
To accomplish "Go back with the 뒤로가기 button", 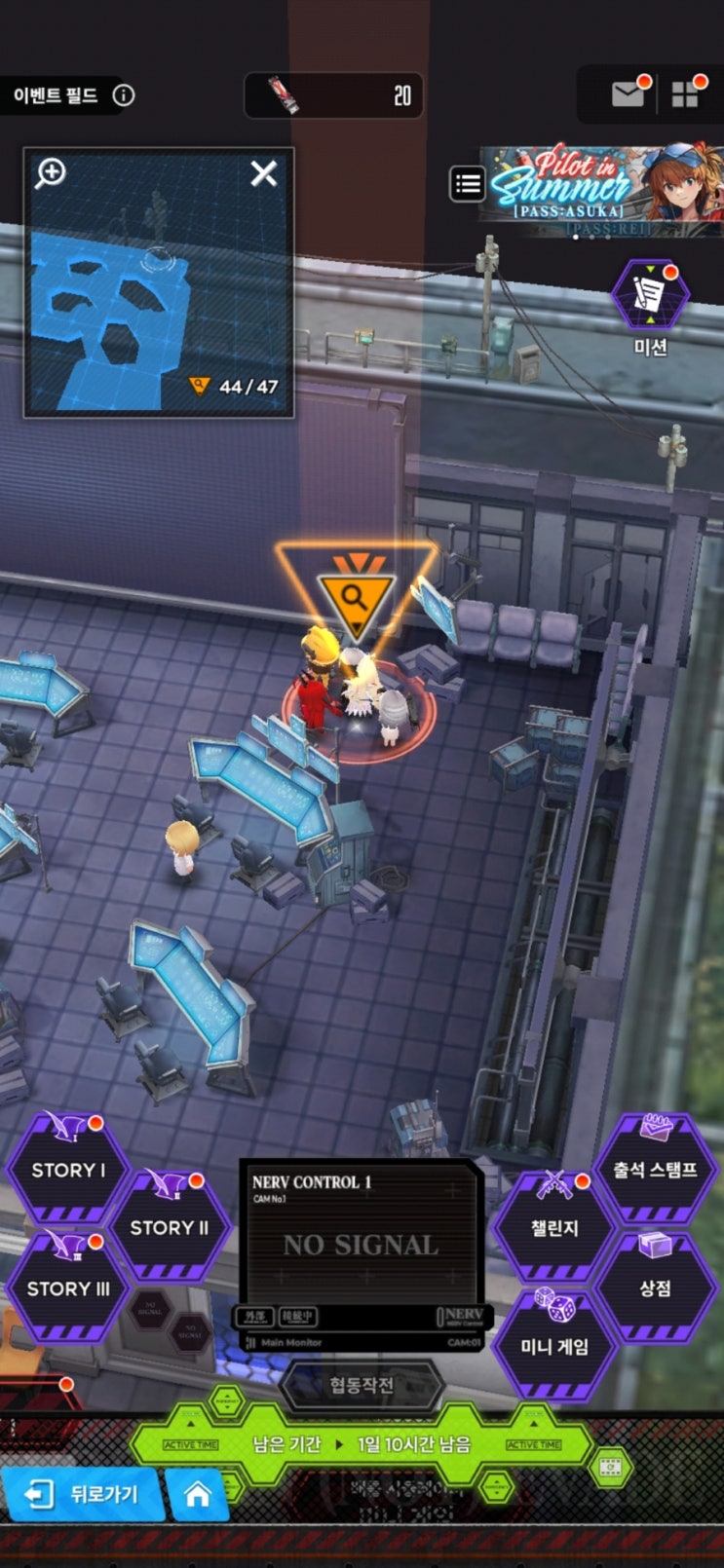I will [83, 1494].
